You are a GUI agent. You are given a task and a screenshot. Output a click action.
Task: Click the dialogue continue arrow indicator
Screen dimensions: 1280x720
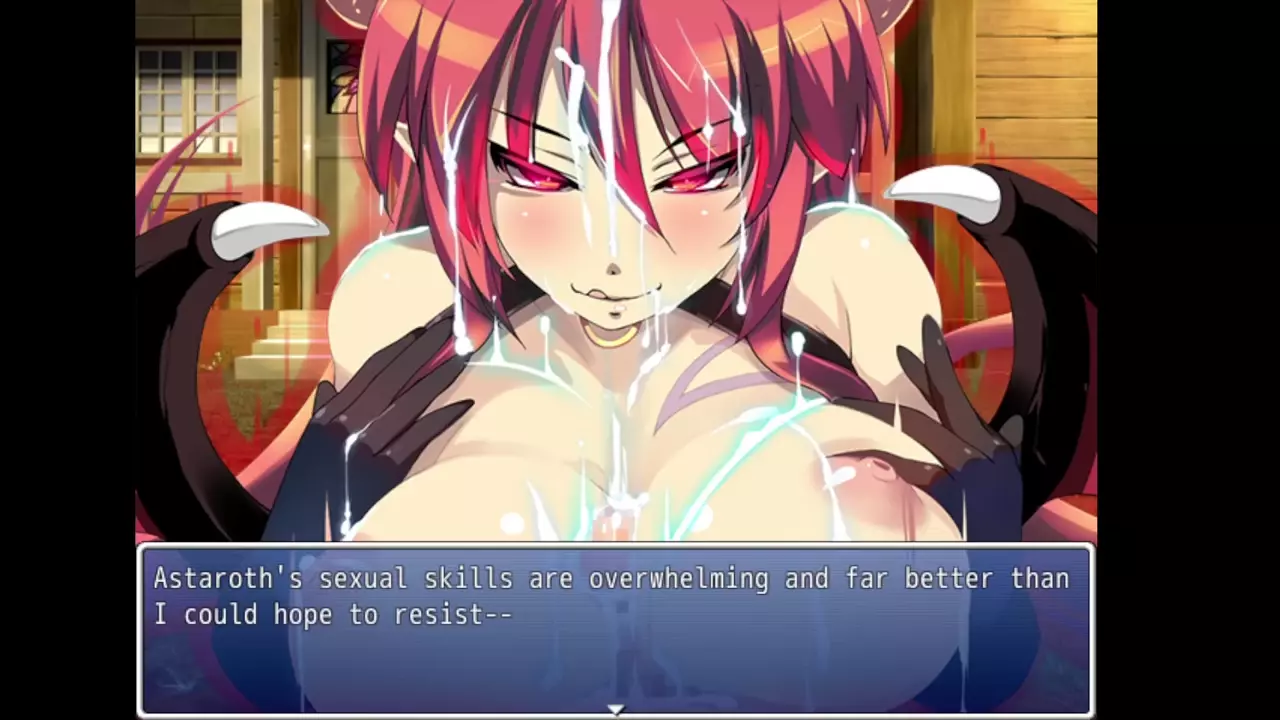(616, 709)
